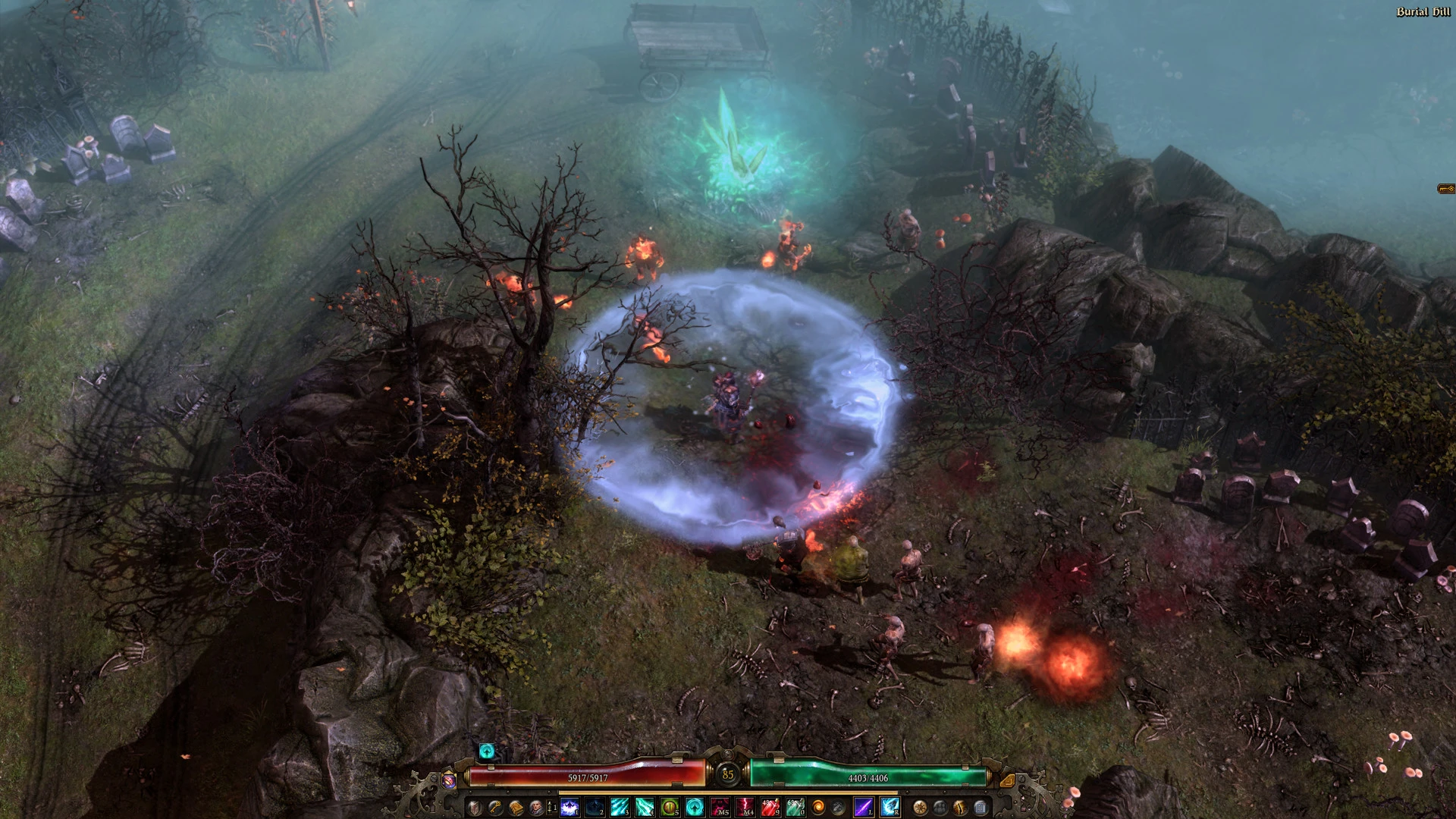Open the skills window via the book icon
The width and height of the screenshot is (1456, 819).
coord(515,806)
